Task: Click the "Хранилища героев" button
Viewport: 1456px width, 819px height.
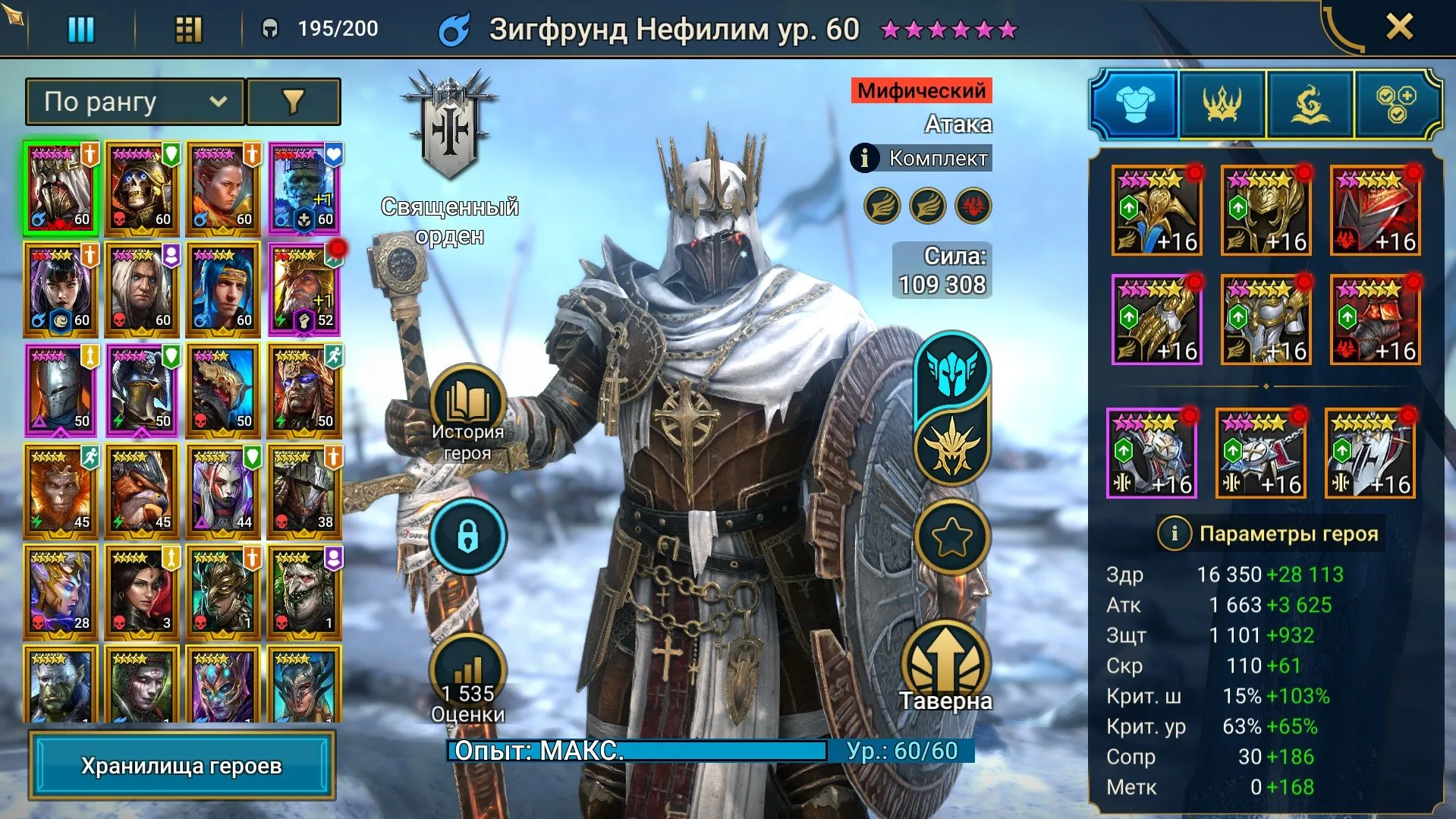Action: [x=181, y=765]
